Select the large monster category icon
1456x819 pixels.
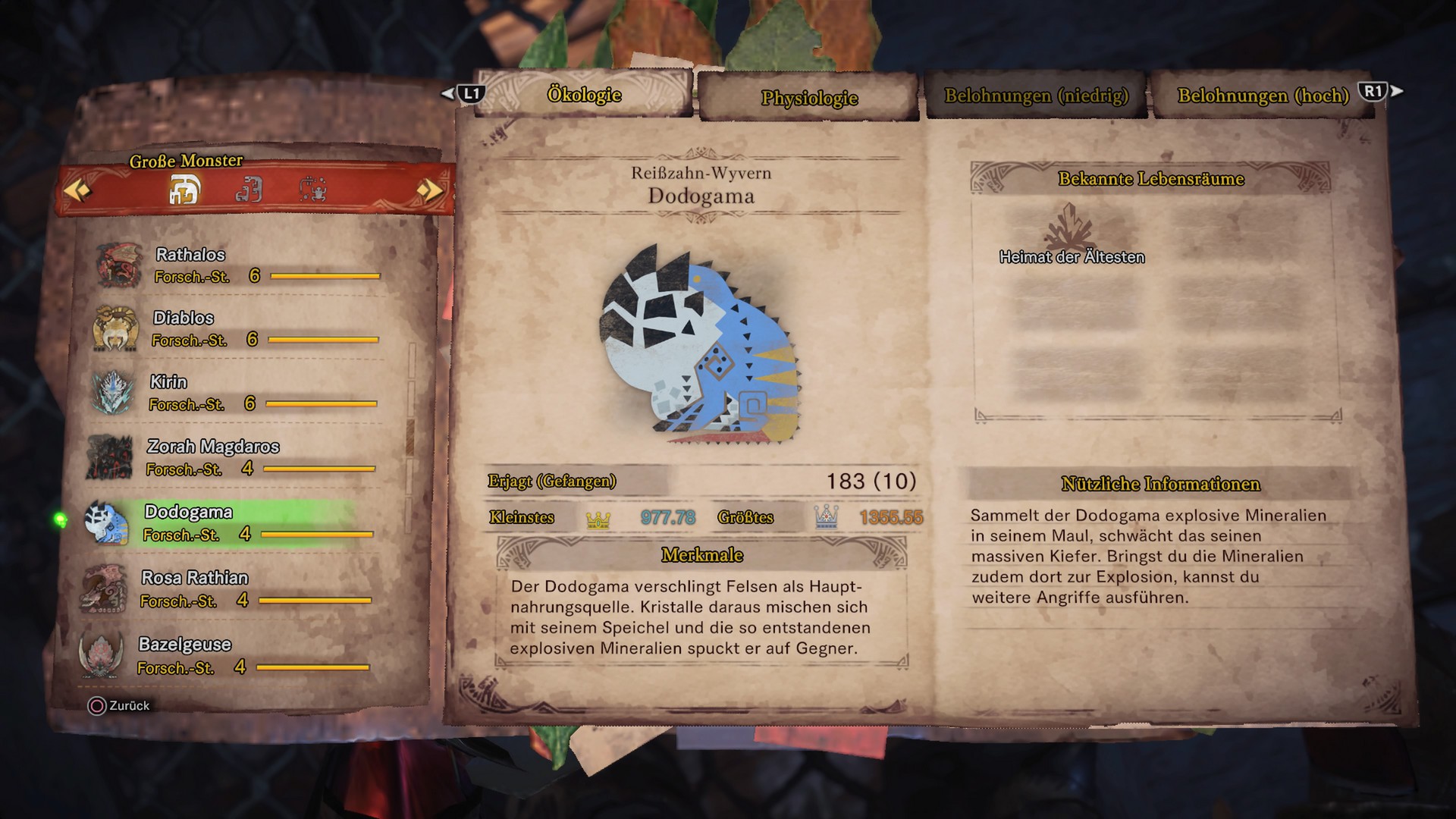(184, 190)
